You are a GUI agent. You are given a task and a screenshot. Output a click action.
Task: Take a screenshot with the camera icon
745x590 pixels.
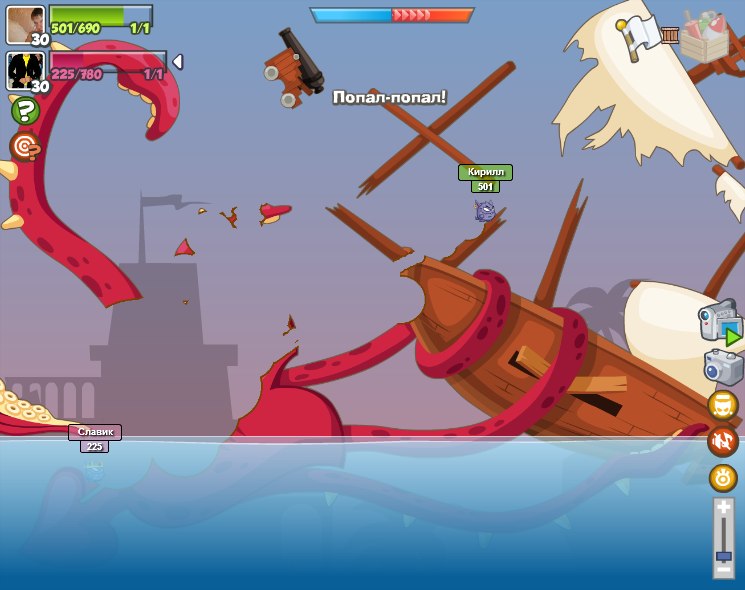coord(723,367)
